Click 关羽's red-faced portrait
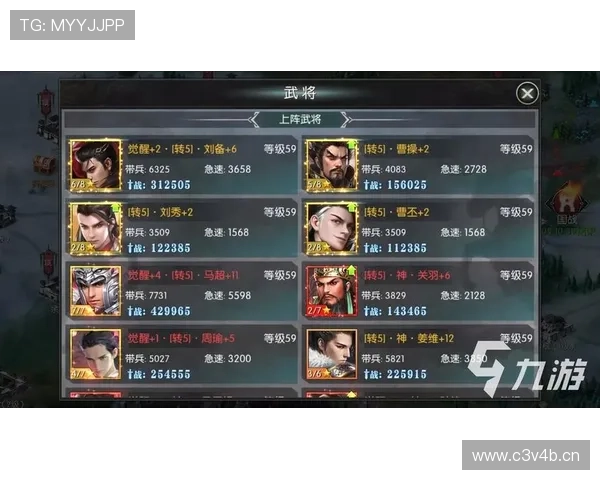Viewport: 600px width, 480px height. [331, 291]
